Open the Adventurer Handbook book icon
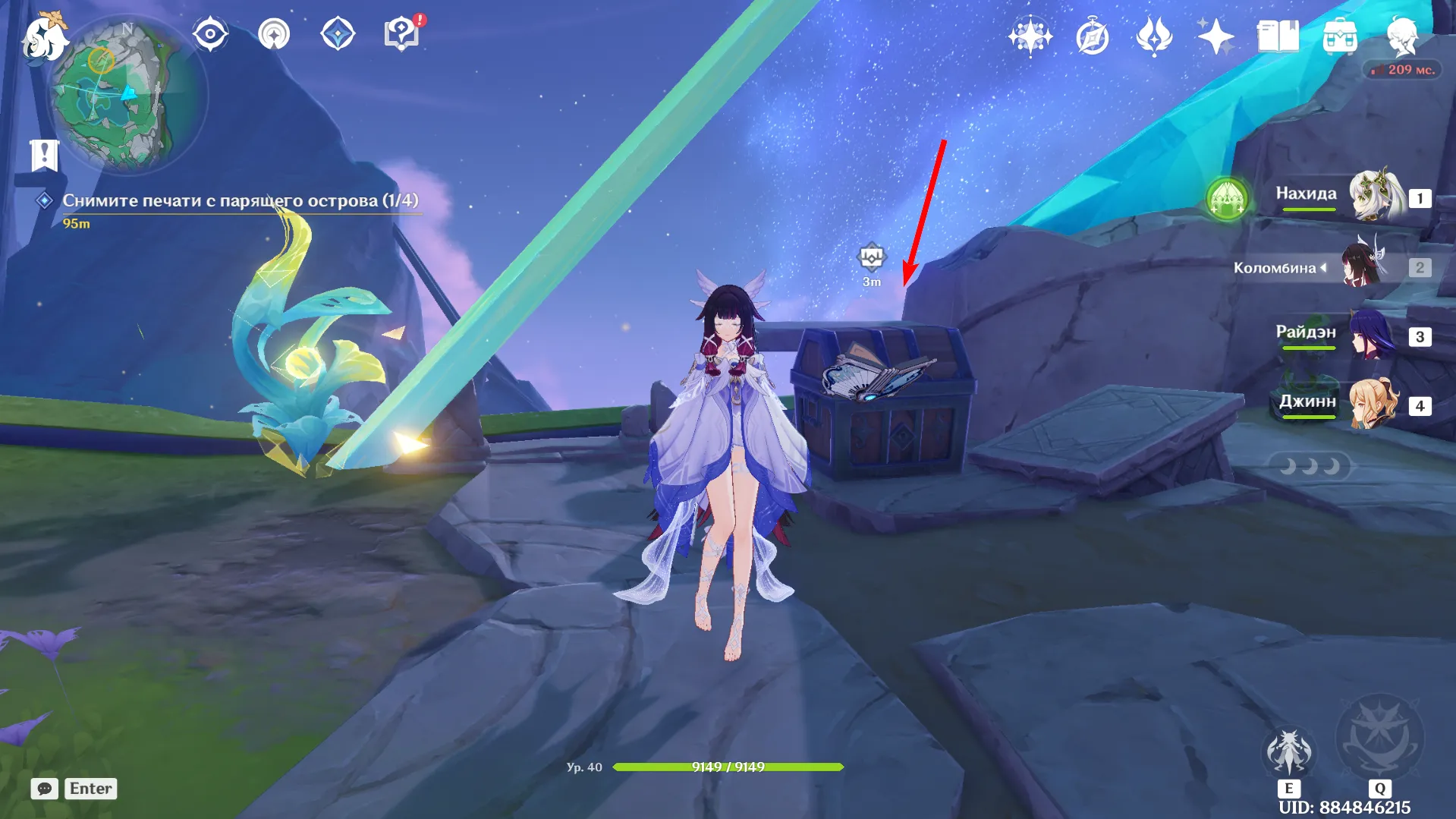The height and width of the screenshot is (819, 1456). [x=1278, y=36]
